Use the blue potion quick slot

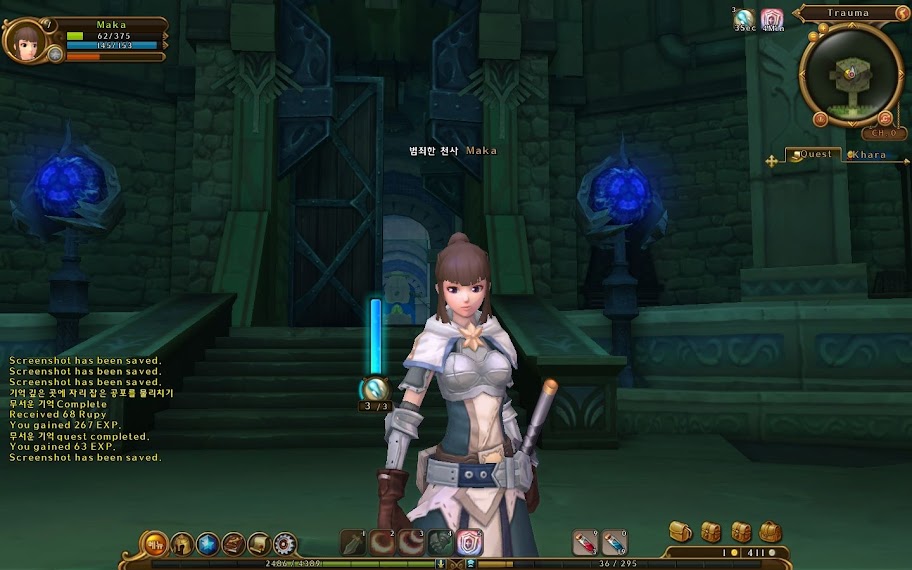614,543
